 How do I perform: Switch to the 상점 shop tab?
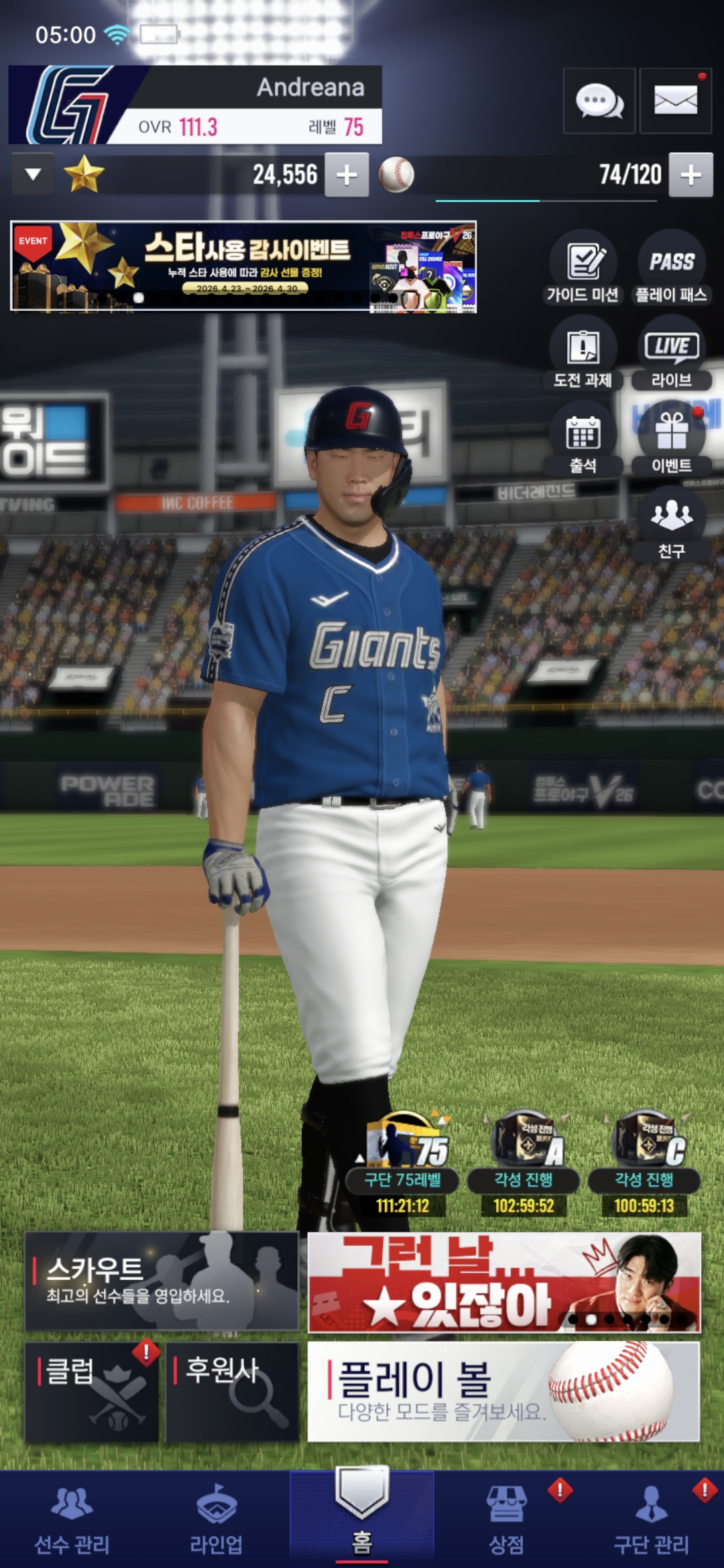coord(506,1521)
